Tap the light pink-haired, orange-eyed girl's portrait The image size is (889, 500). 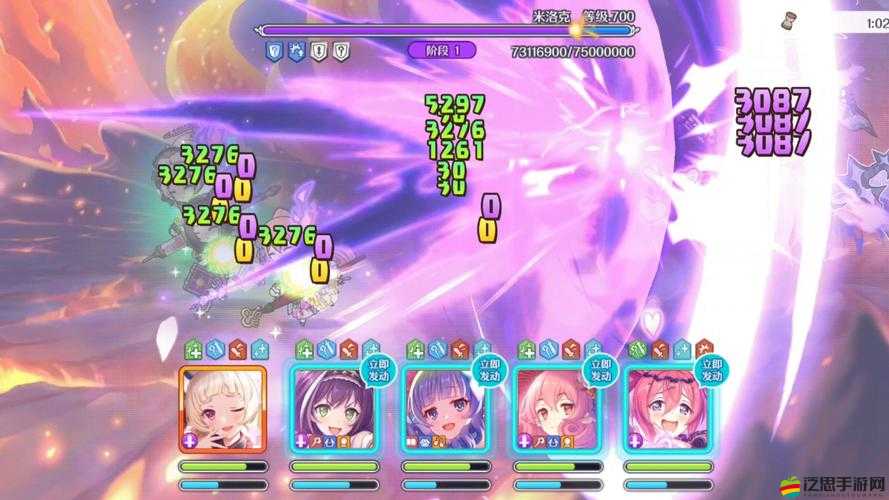tap(556, 410)
